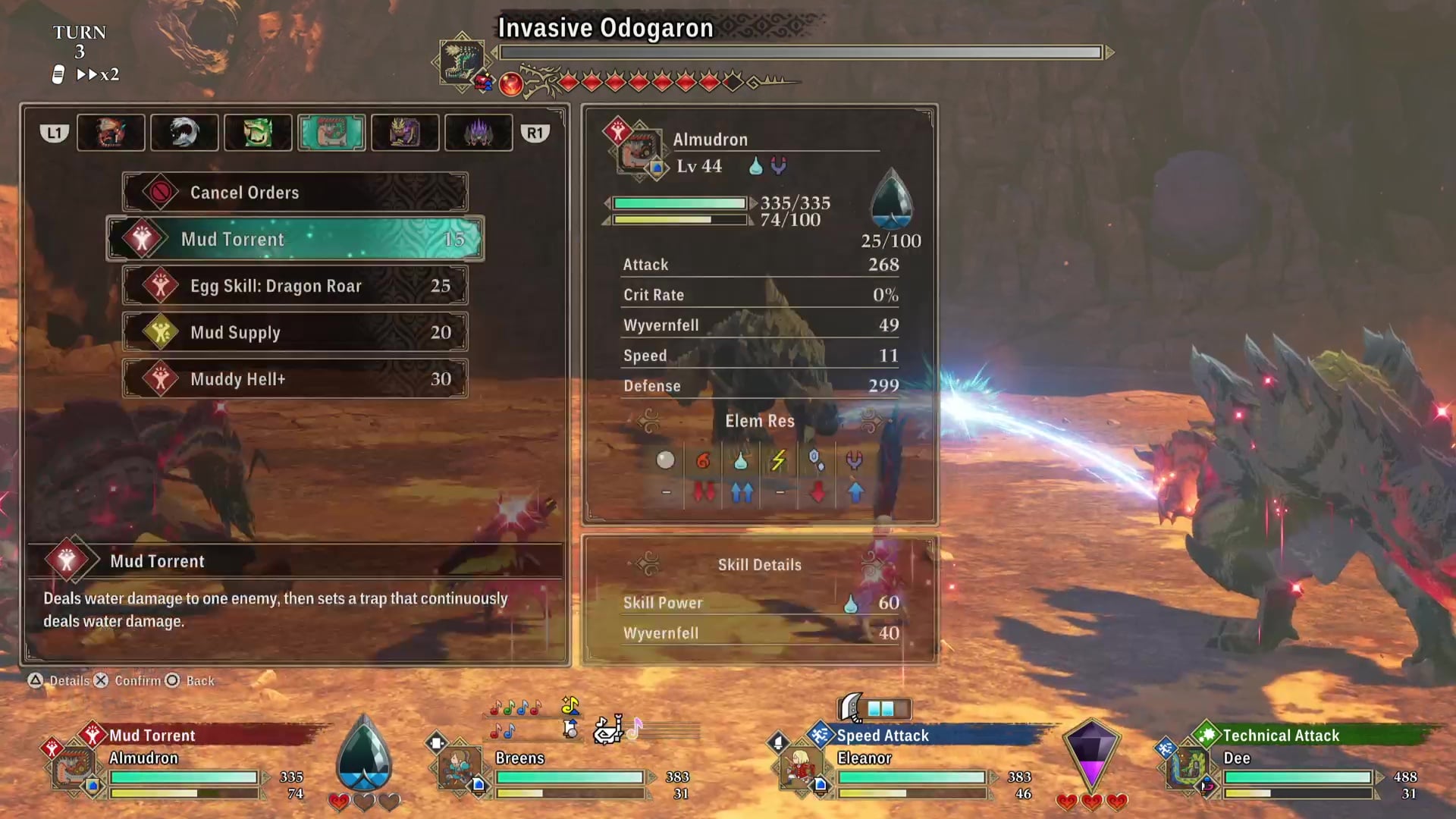
Task: Switch to the red monster tab
Action: coord(111,133)
